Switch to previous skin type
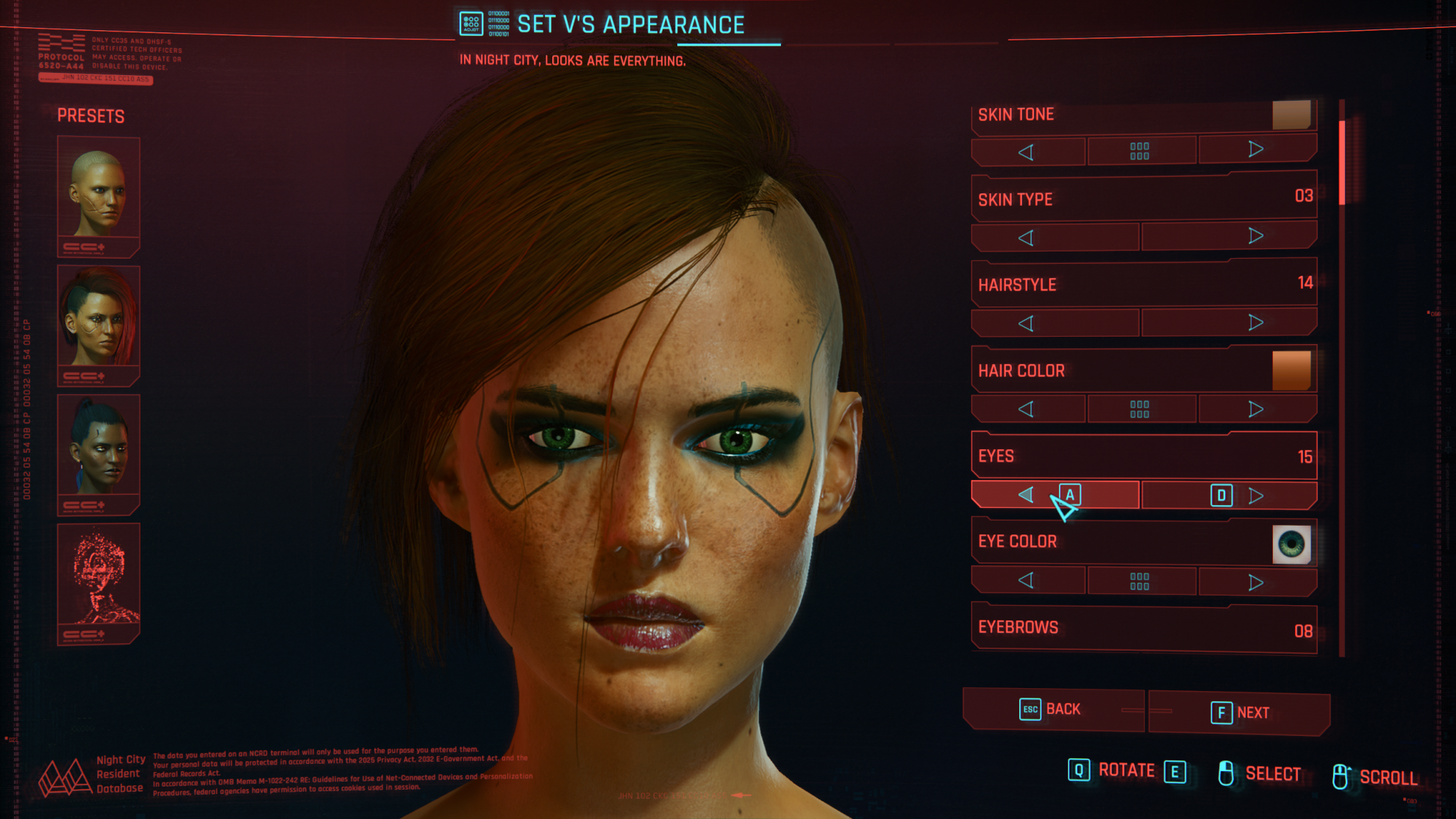Viewport: 1456px width, 819px height. (1027, 237)
